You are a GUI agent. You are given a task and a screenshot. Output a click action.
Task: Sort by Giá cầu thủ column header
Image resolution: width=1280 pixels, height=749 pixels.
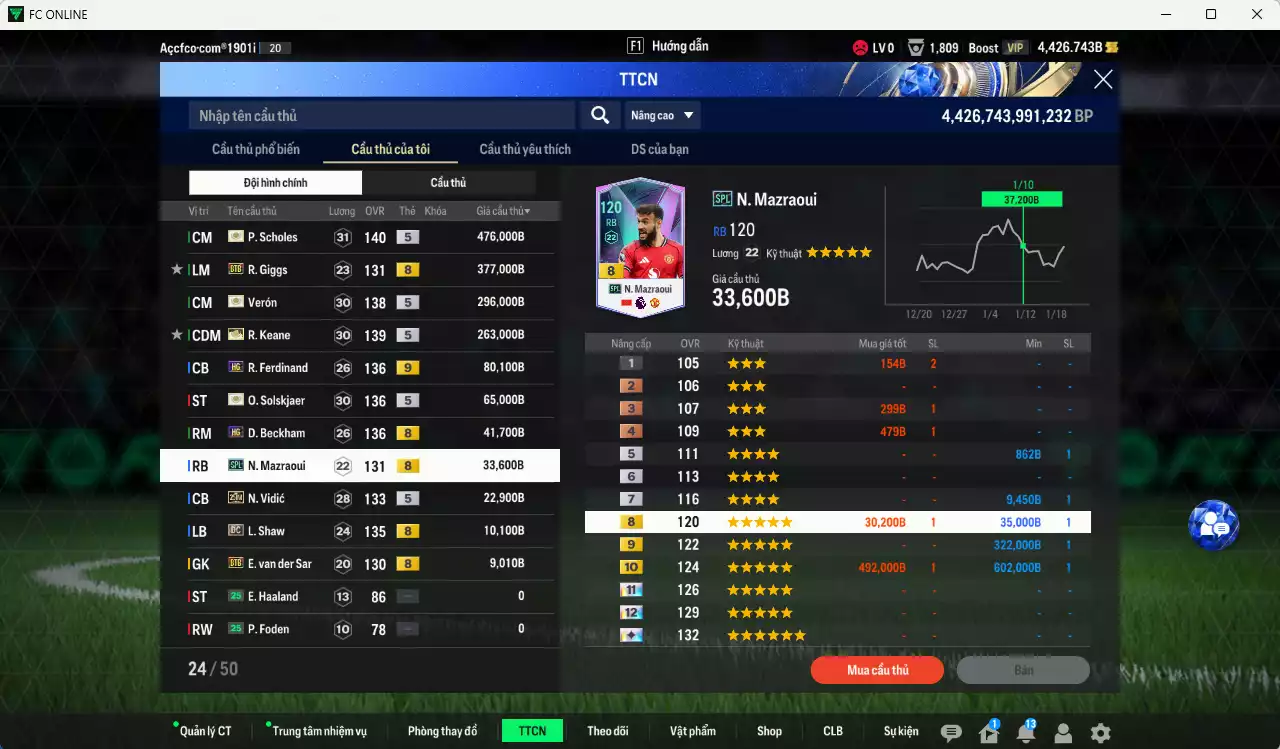pyautogui.click(x=503, y=211)
